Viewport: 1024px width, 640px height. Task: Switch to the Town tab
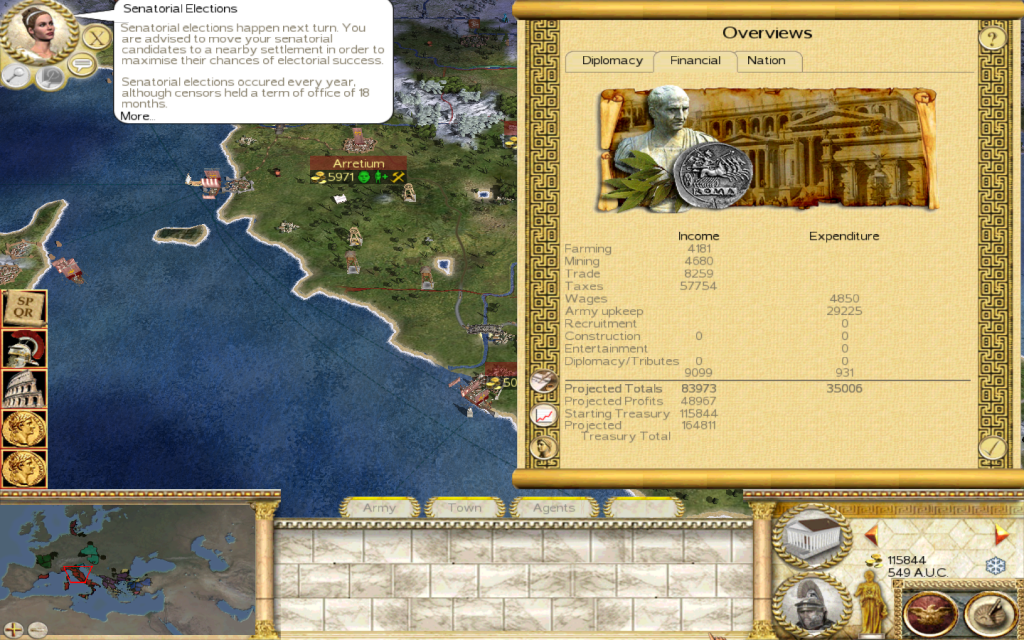[x=464, y=508]
